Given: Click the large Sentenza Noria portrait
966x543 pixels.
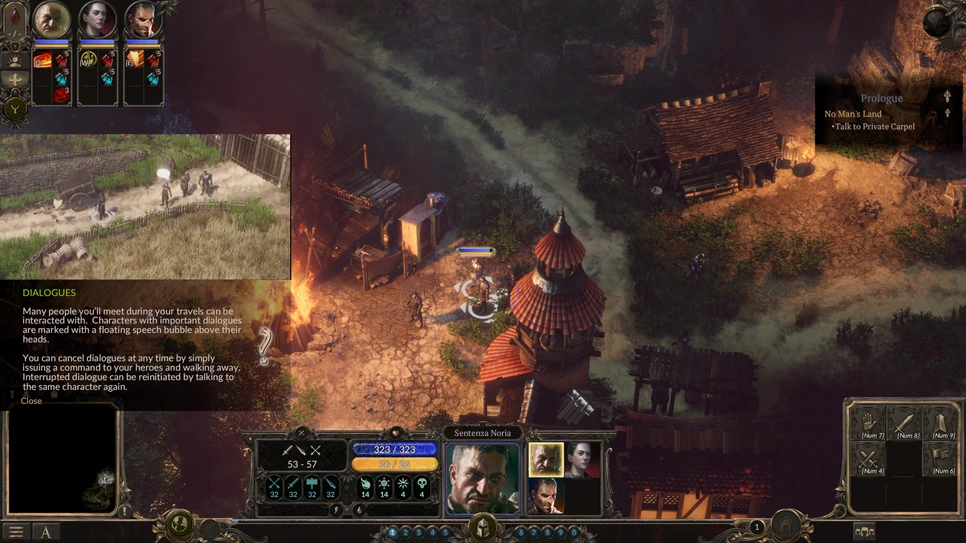Looking at the screenshot, I should point(482,478).
